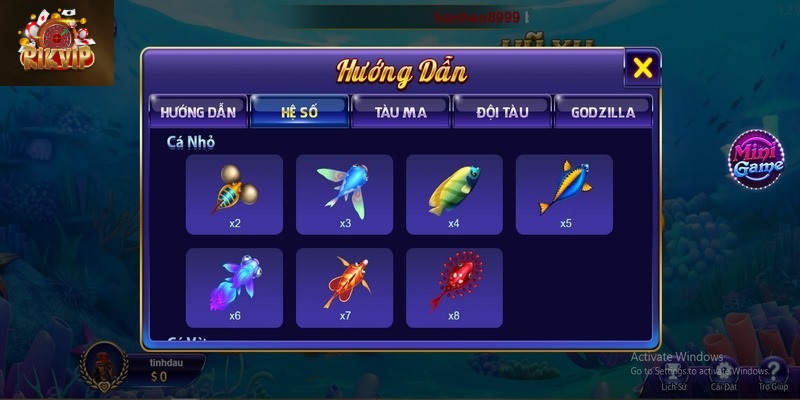This screenshot has height=400, width=800.
Task: Click the x8 red spotted fish tile
Action: point(454,287)
